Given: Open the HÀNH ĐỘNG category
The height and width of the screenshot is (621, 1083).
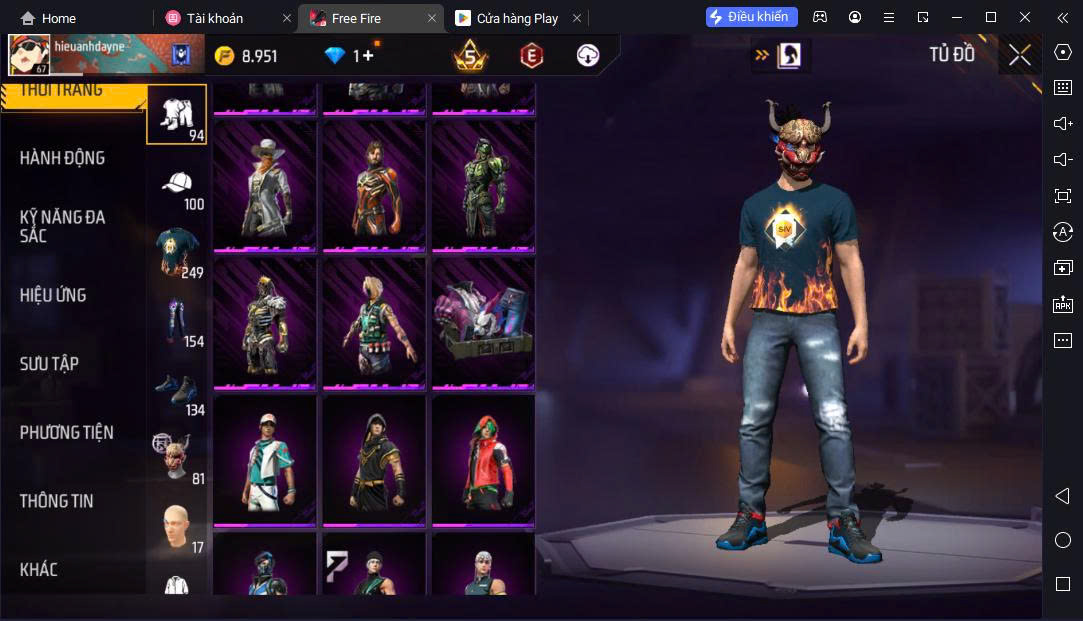Looking at the screenshot, I should pyautogui.click(x=62, y=158).
